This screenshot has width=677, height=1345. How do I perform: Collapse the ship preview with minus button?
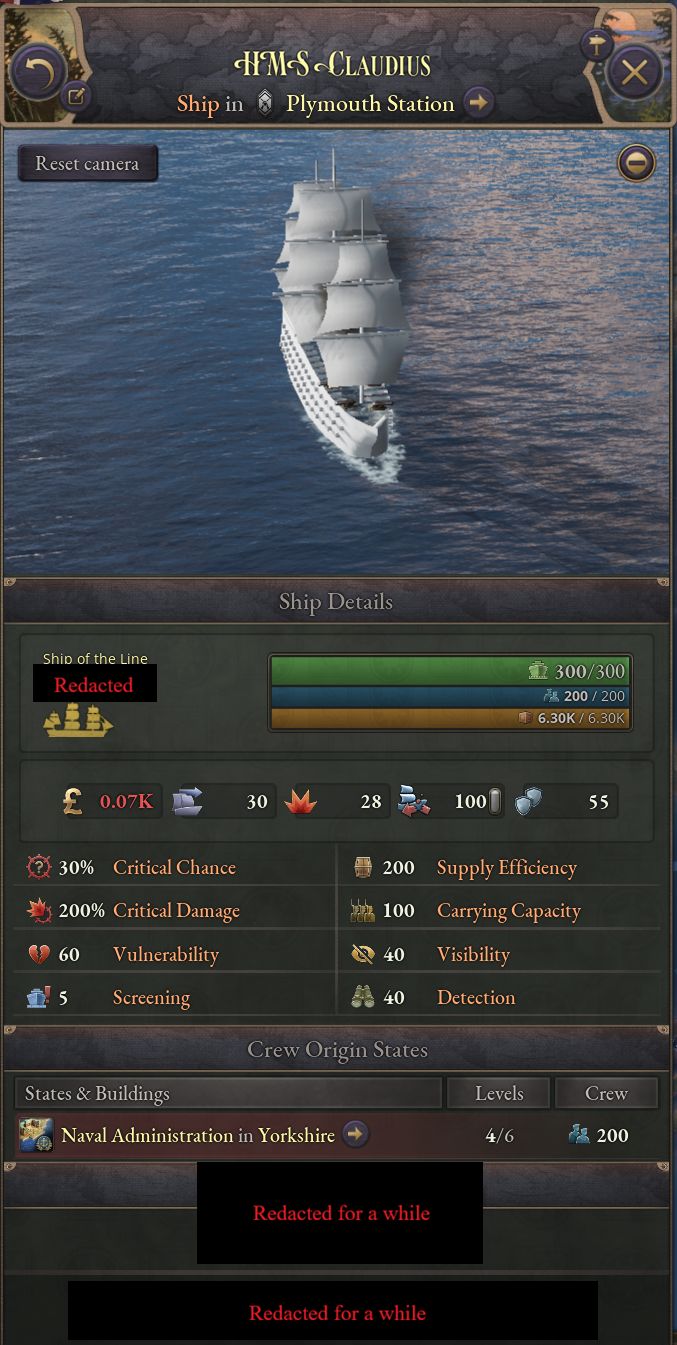pos(636,163)
